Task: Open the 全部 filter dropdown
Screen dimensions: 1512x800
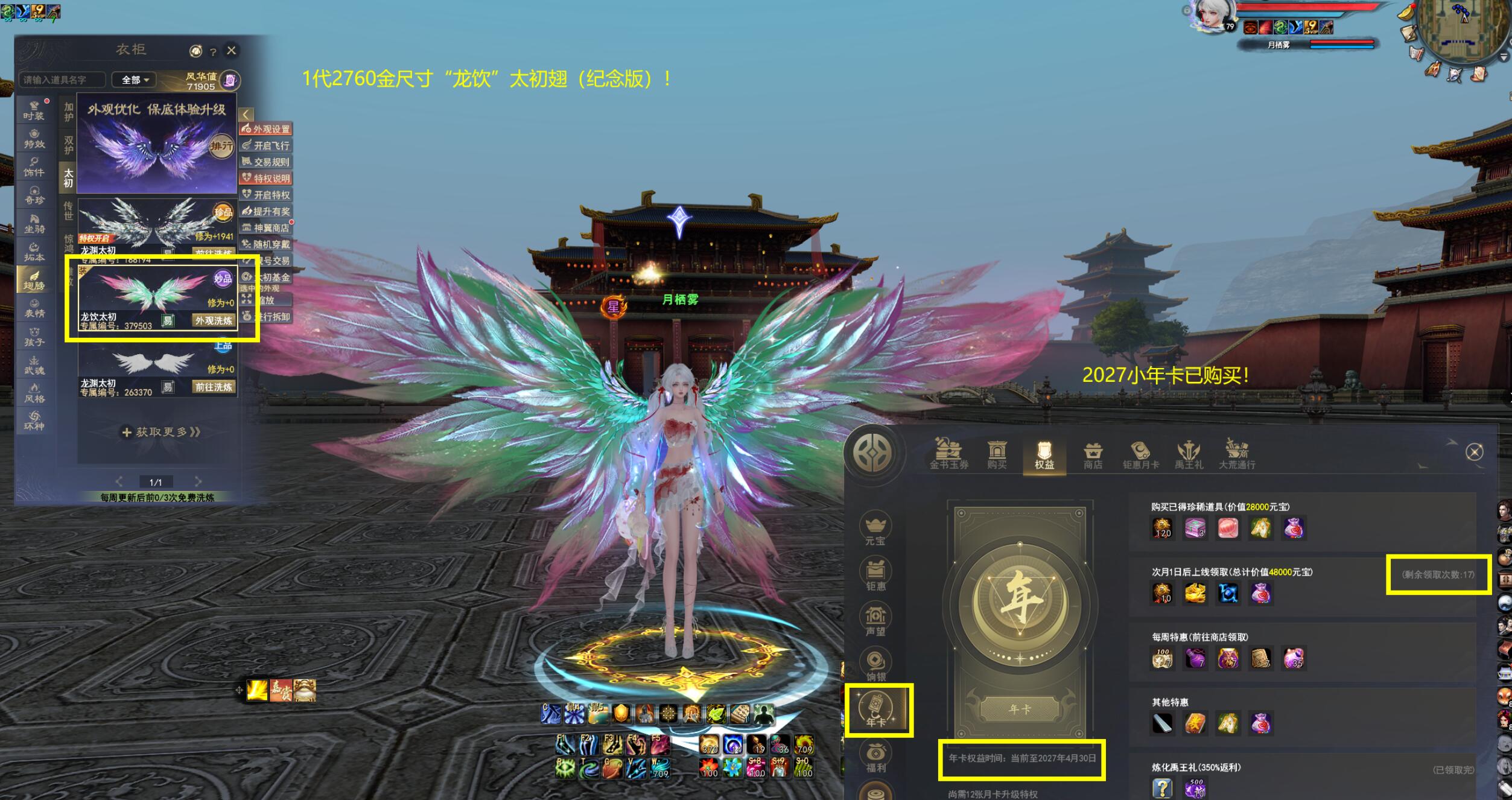Action: 135,80
